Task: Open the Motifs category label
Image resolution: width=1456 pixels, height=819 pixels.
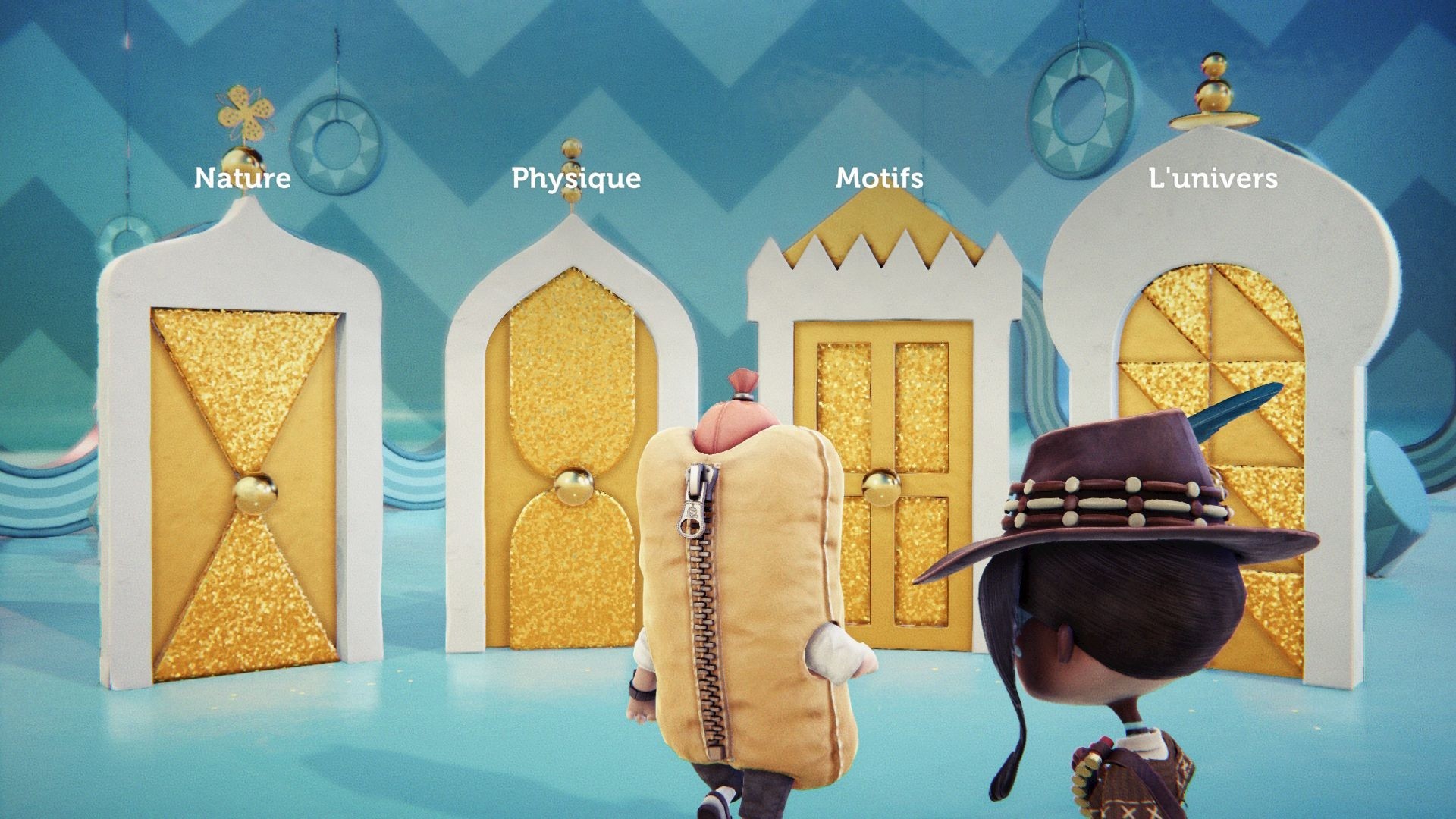Action: [880, 178]
